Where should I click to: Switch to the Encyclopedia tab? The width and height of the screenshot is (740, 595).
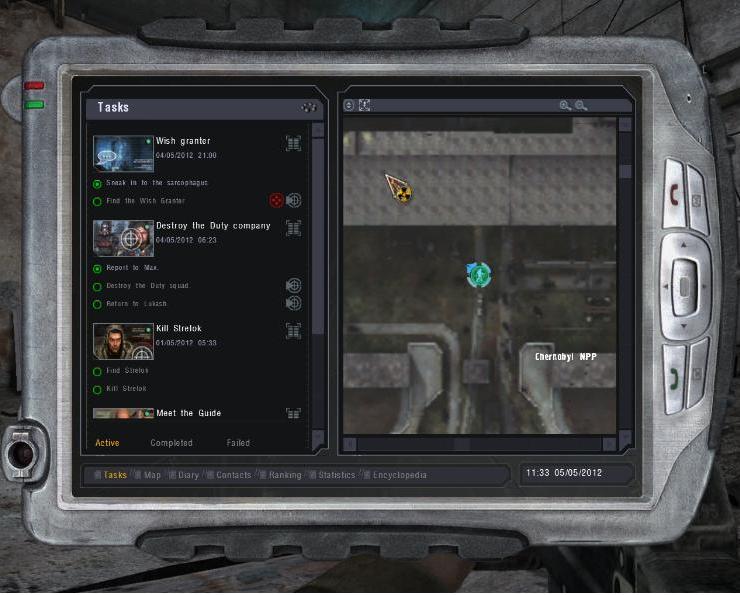point(399,475)
